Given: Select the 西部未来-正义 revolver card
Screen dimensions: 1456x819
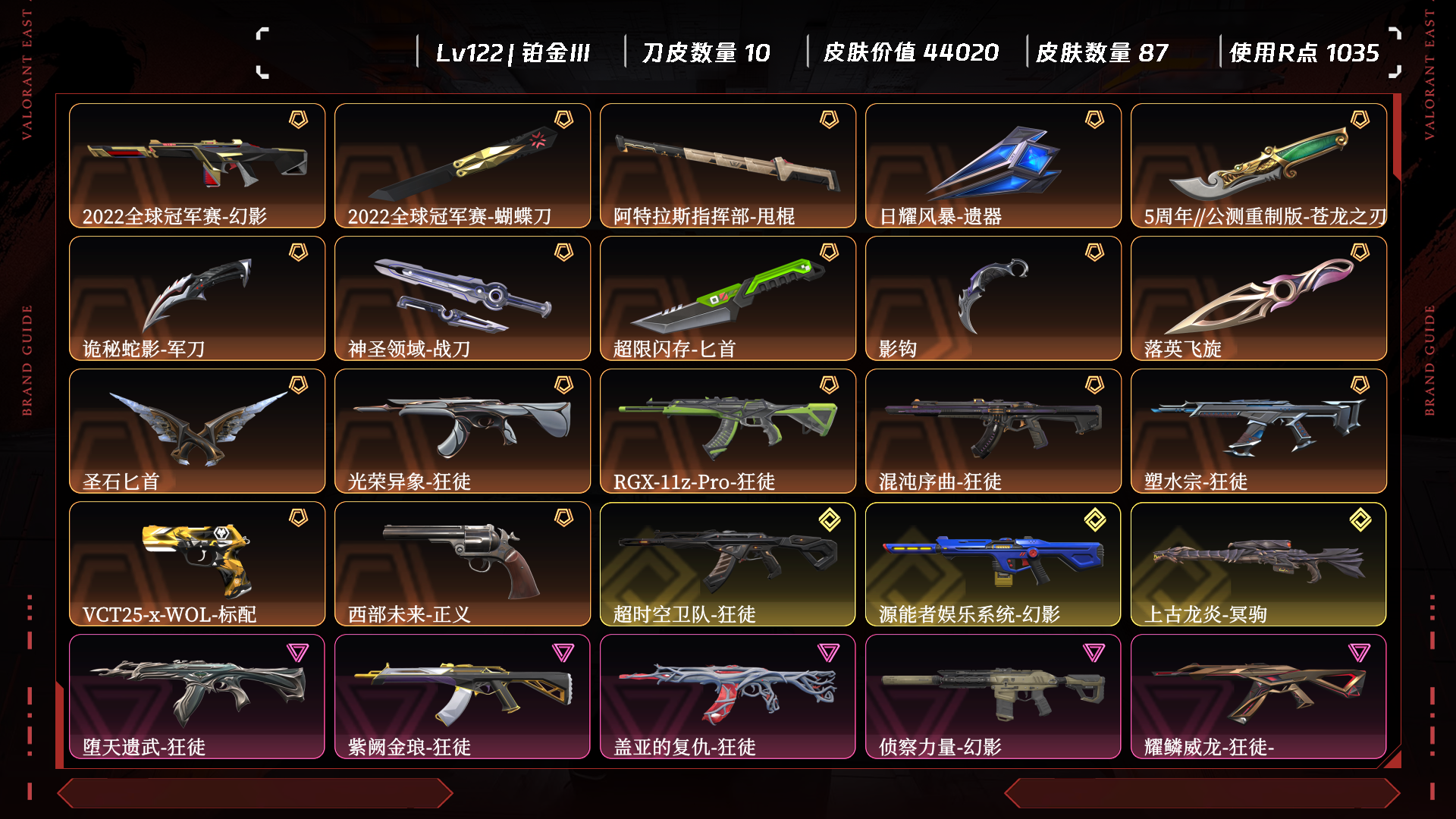Looking at the screenshot, I should 463,563.
